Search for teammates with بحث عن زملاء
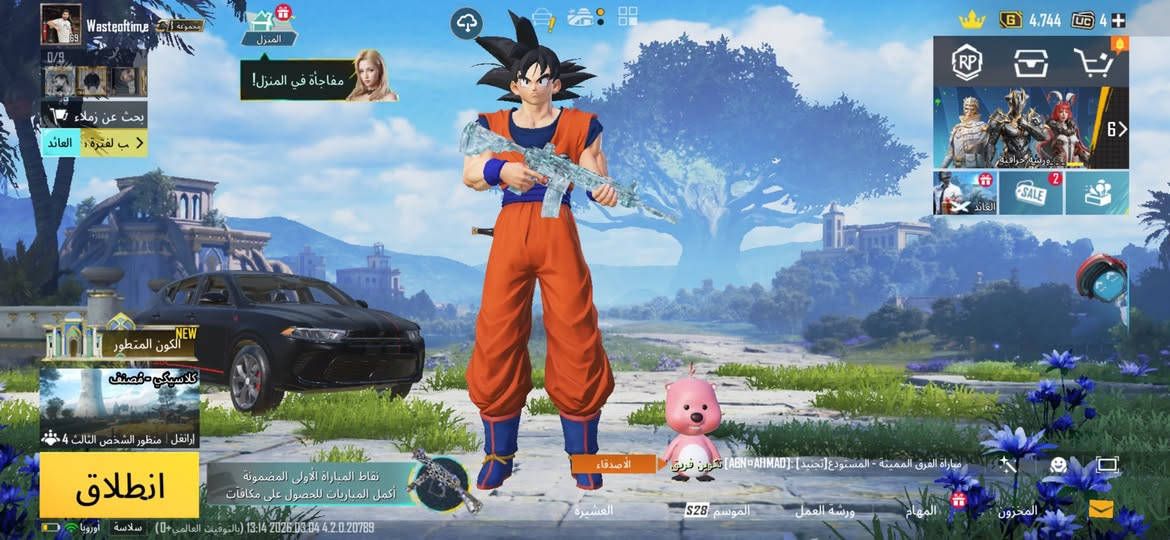The width and height of the screenshot is (1170, 540). click(94, 115)
